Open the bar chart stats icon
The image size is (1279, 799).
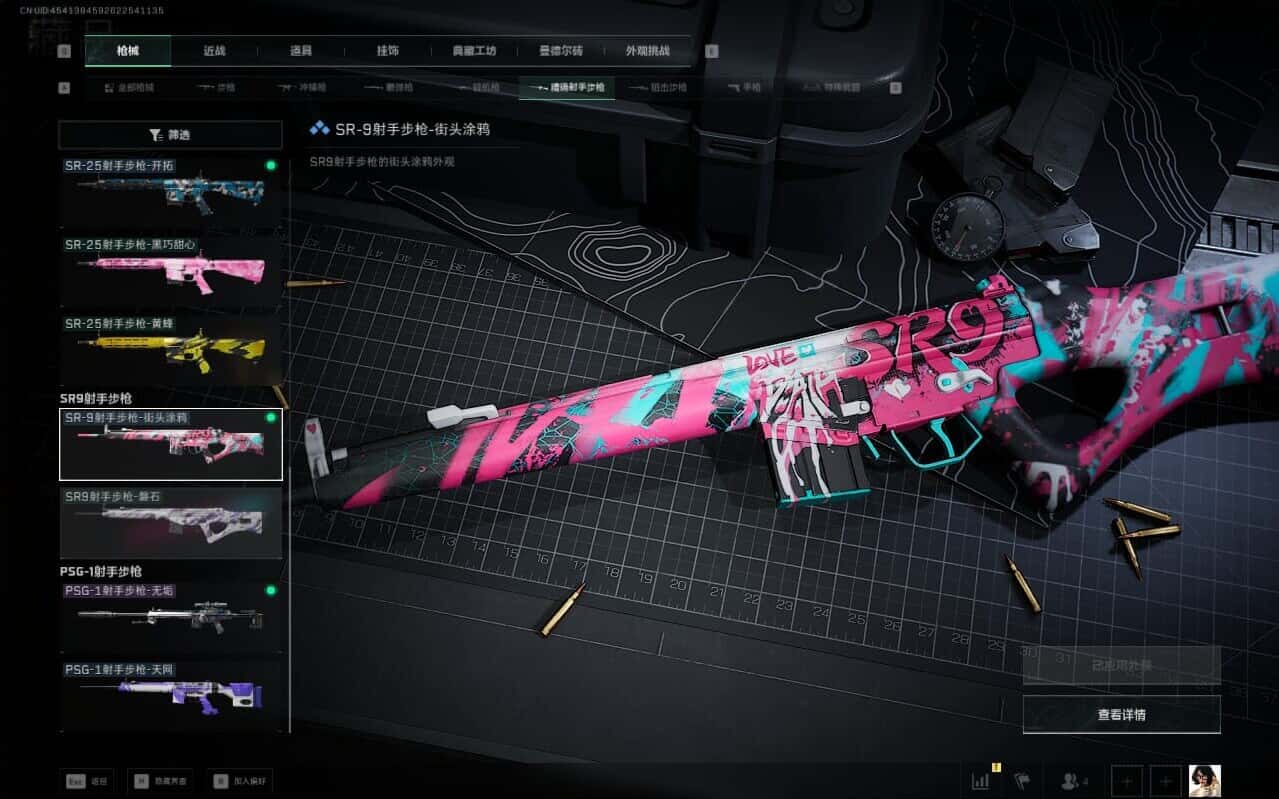tap(982, 780)
